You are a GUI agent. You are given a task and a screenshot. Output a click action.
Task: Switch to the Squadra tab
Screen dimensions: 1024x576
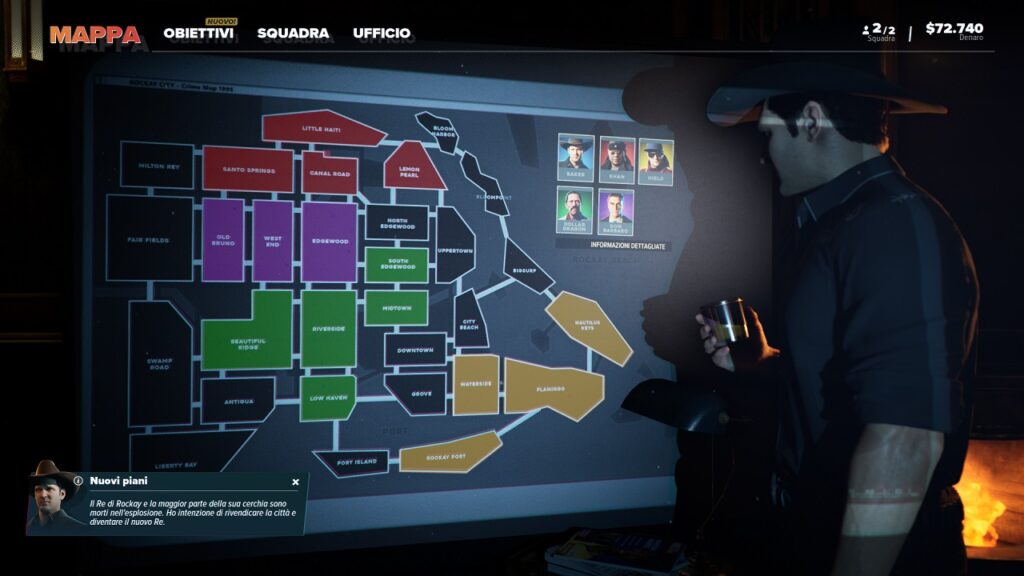point(293,33)
